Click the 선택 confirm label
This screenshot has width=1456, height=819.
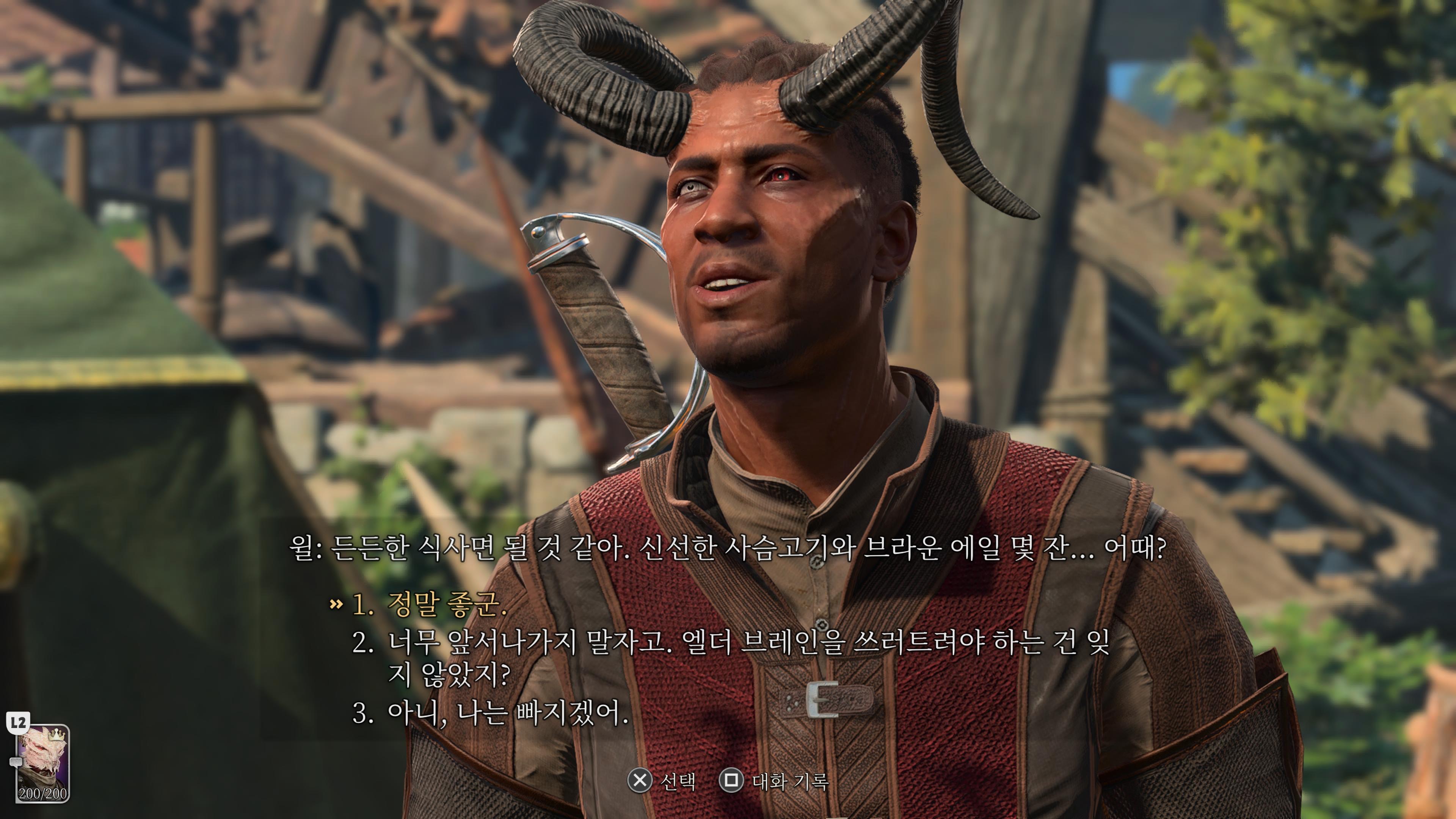pos(677,782)
